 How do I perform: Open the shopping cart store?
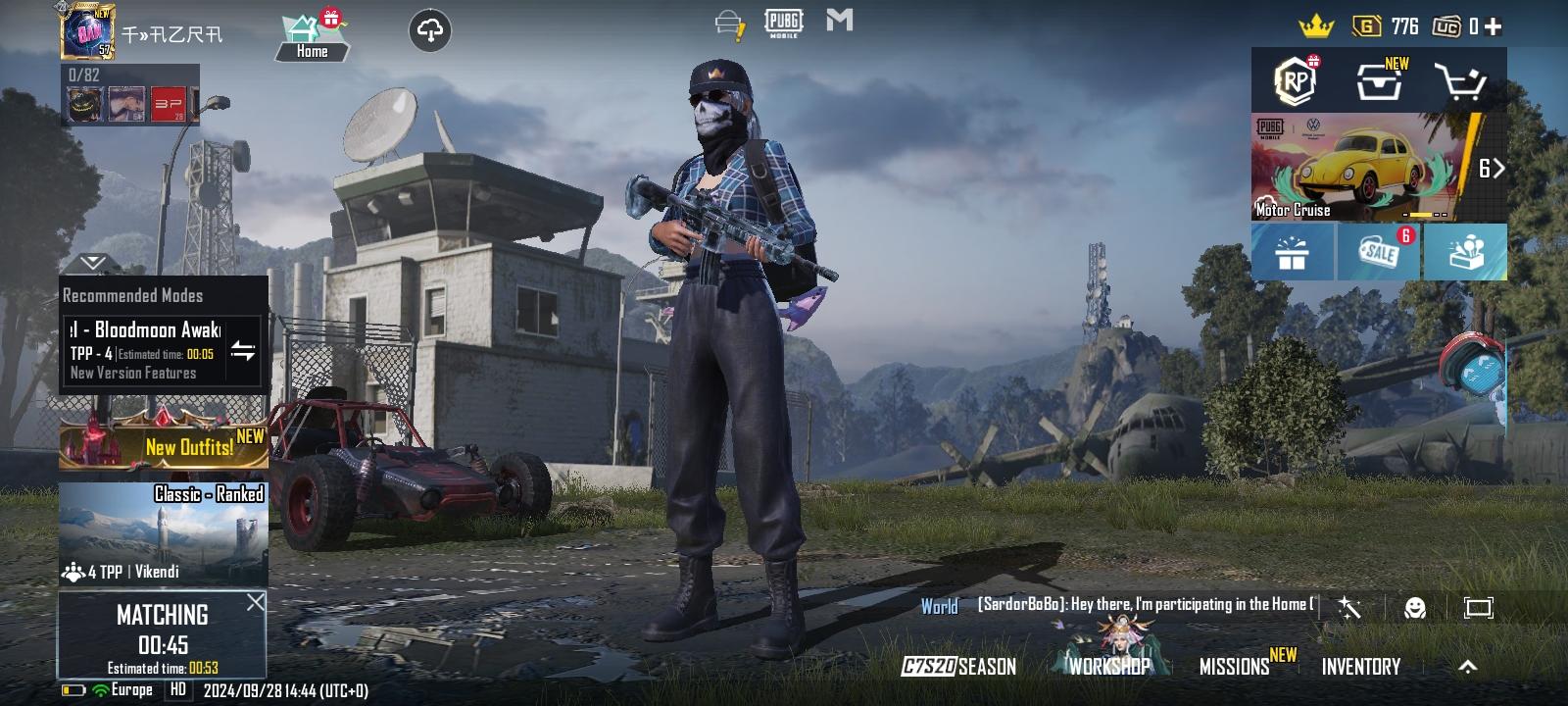point(1460,82)
